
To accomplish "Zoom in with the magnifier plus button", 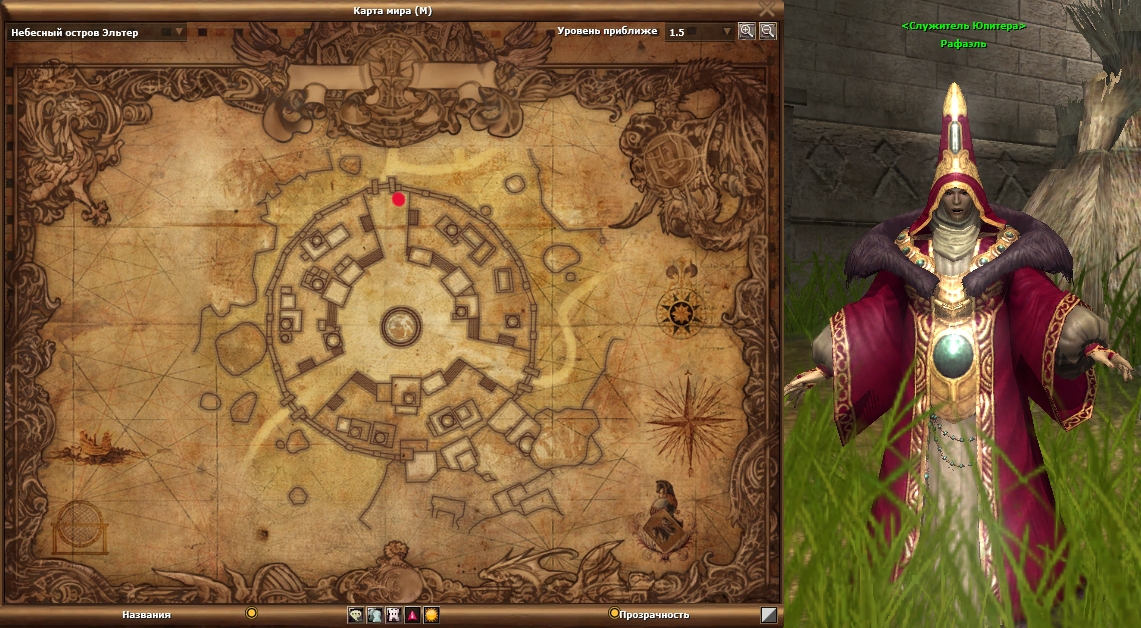I will [x=746, y=31].
